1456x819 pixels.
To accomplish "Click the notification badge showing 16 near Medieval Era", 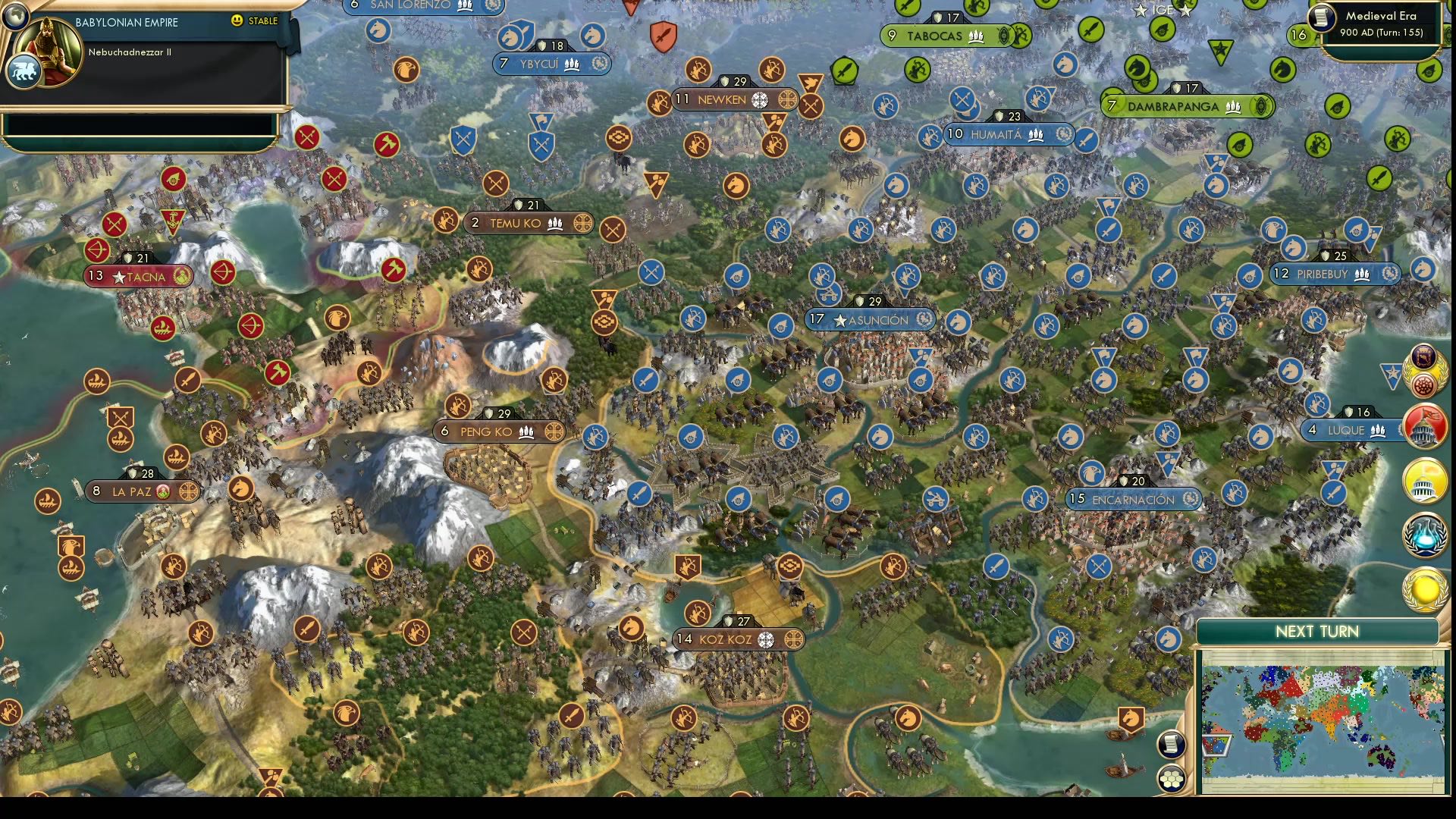I will [x=1298, y=34].
